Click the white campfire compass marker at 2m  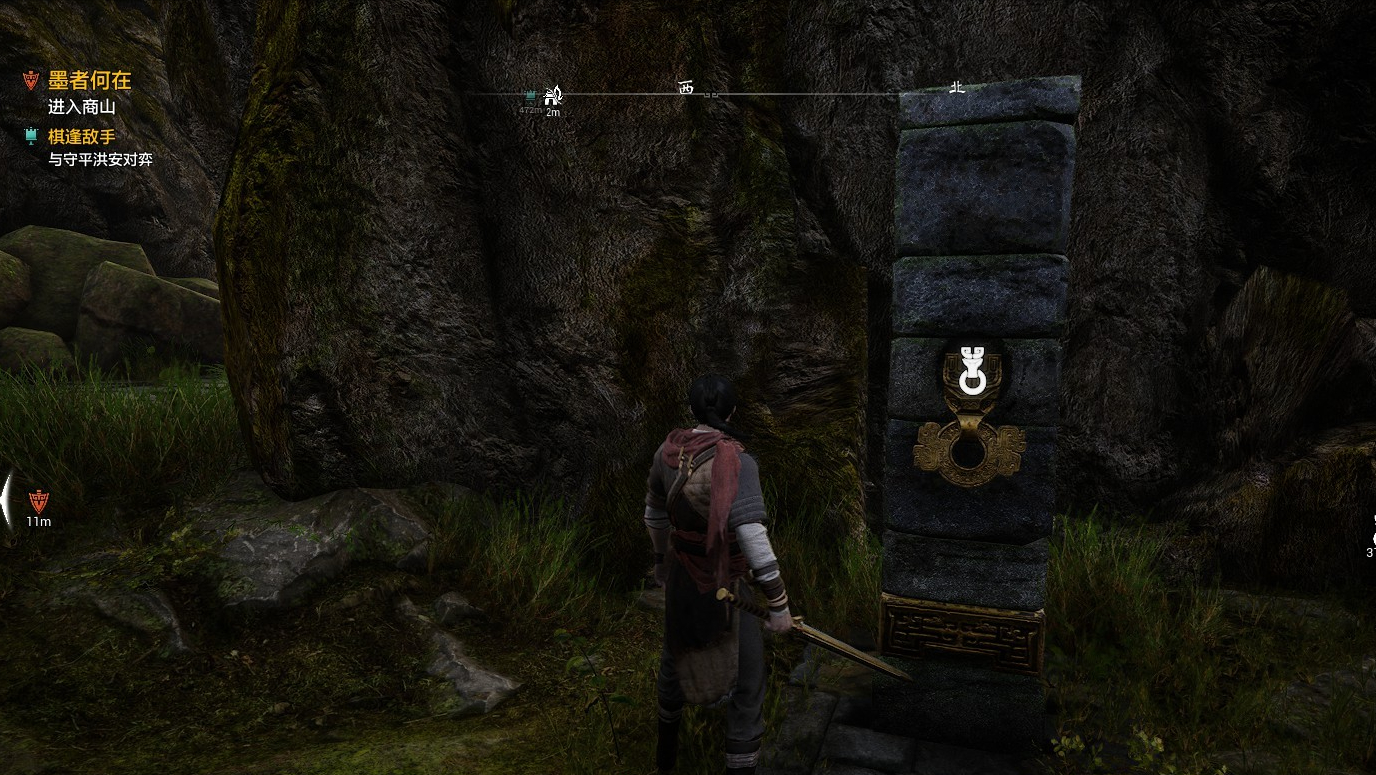point(553,96)
